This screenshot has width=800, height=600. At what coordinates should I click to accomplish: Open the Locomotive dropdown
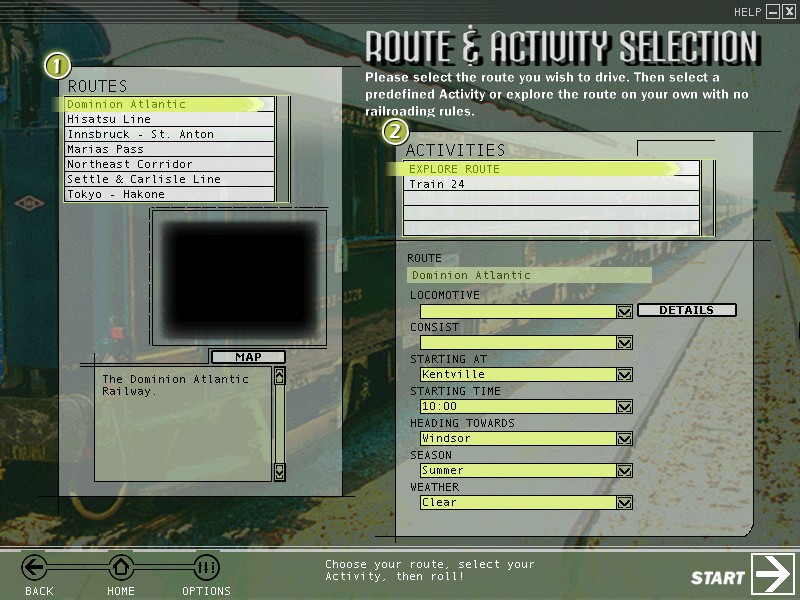[625, 311]
